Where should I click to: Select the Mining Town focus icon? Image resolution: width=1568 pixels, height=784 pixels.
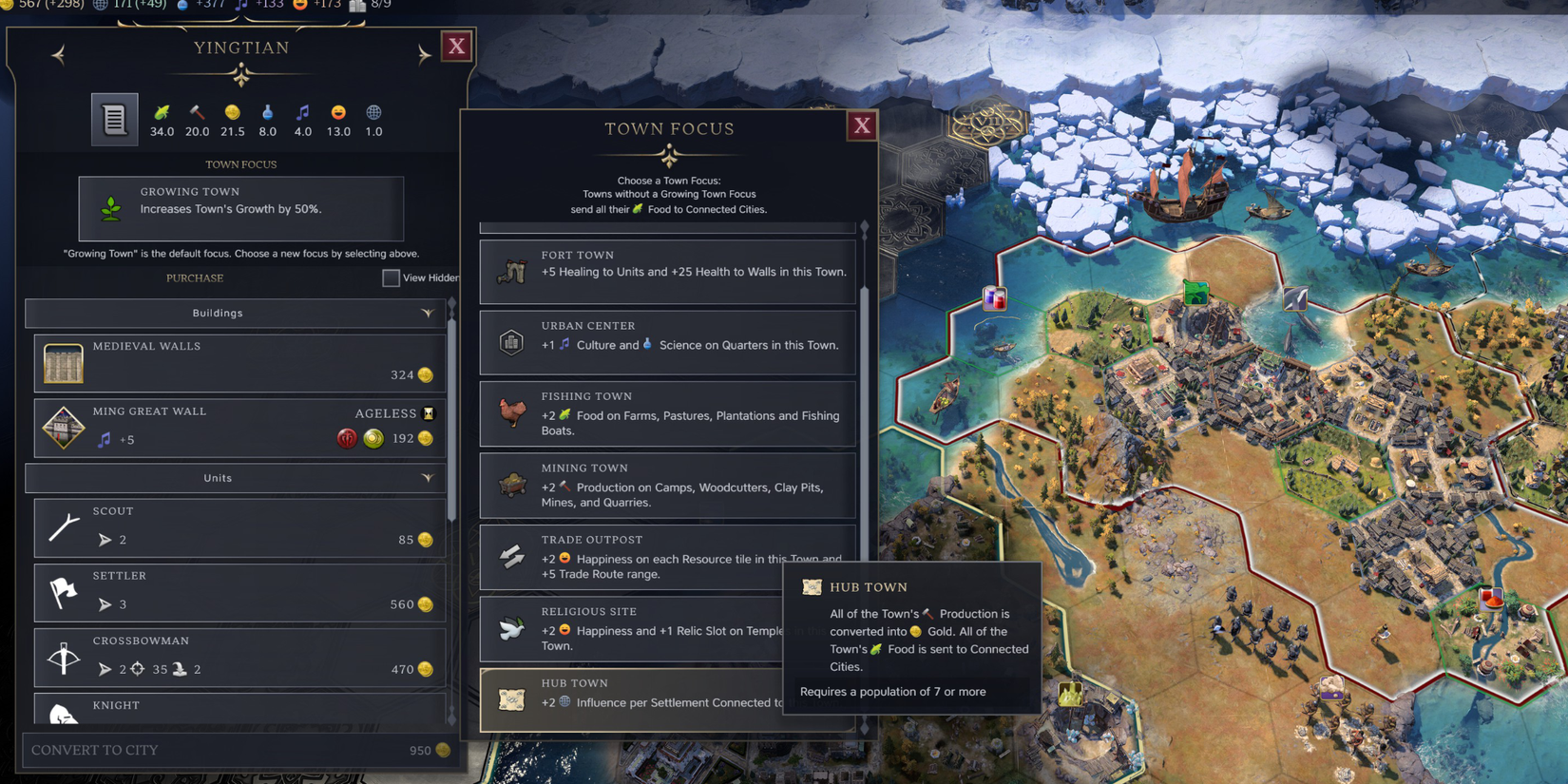click(511, 485)
